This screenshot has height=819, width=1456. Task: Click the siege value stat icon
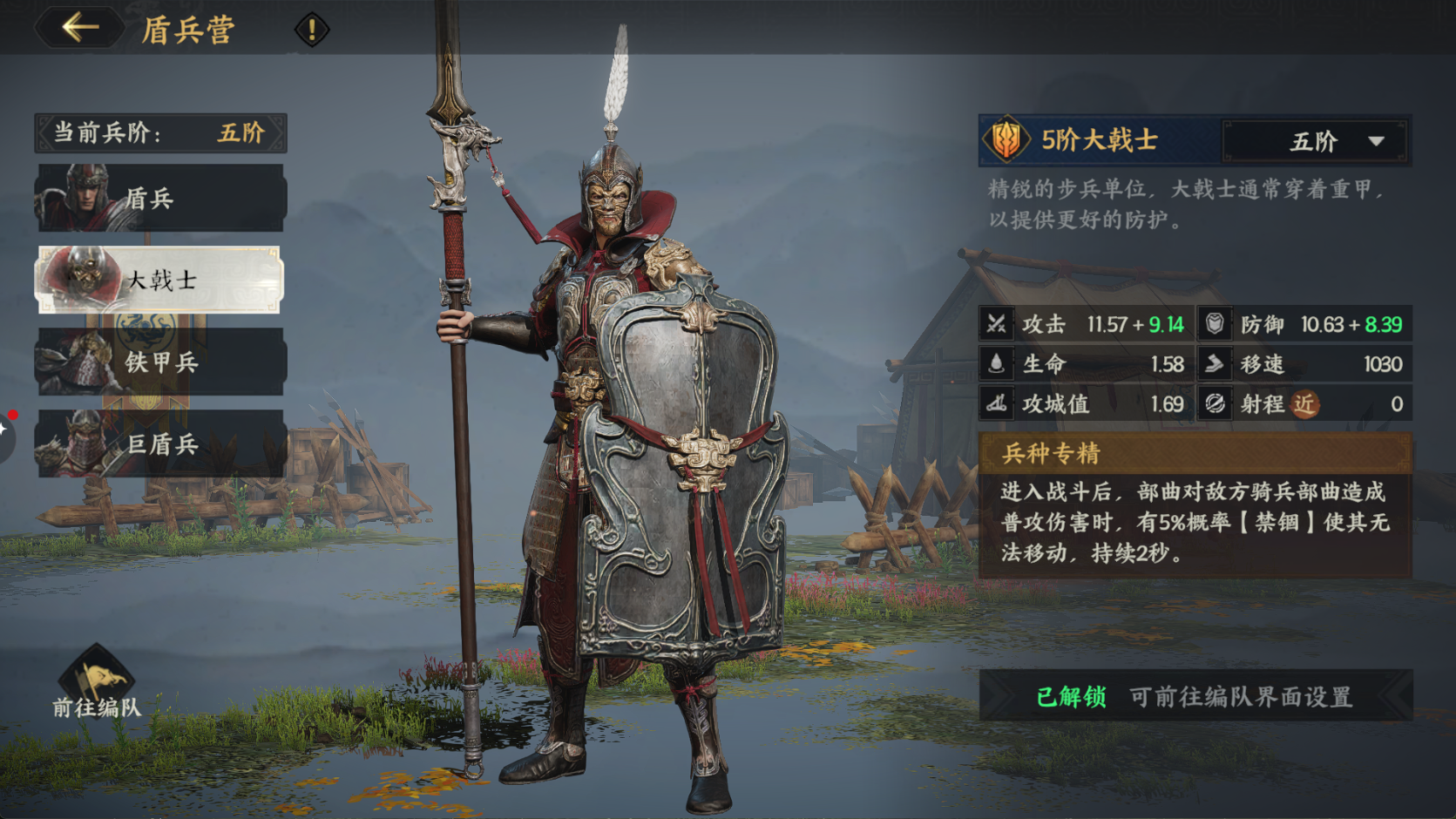(x=998, y=404)
